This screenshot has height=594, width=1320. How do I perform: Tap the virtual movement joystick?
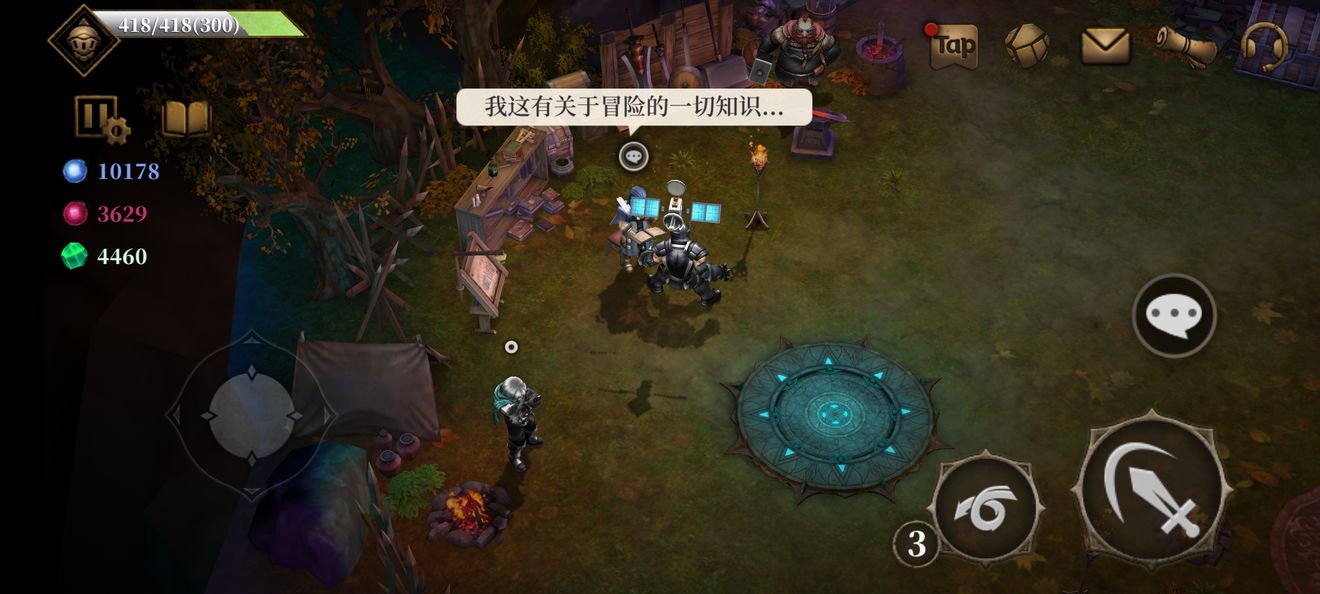click(251, 415)
